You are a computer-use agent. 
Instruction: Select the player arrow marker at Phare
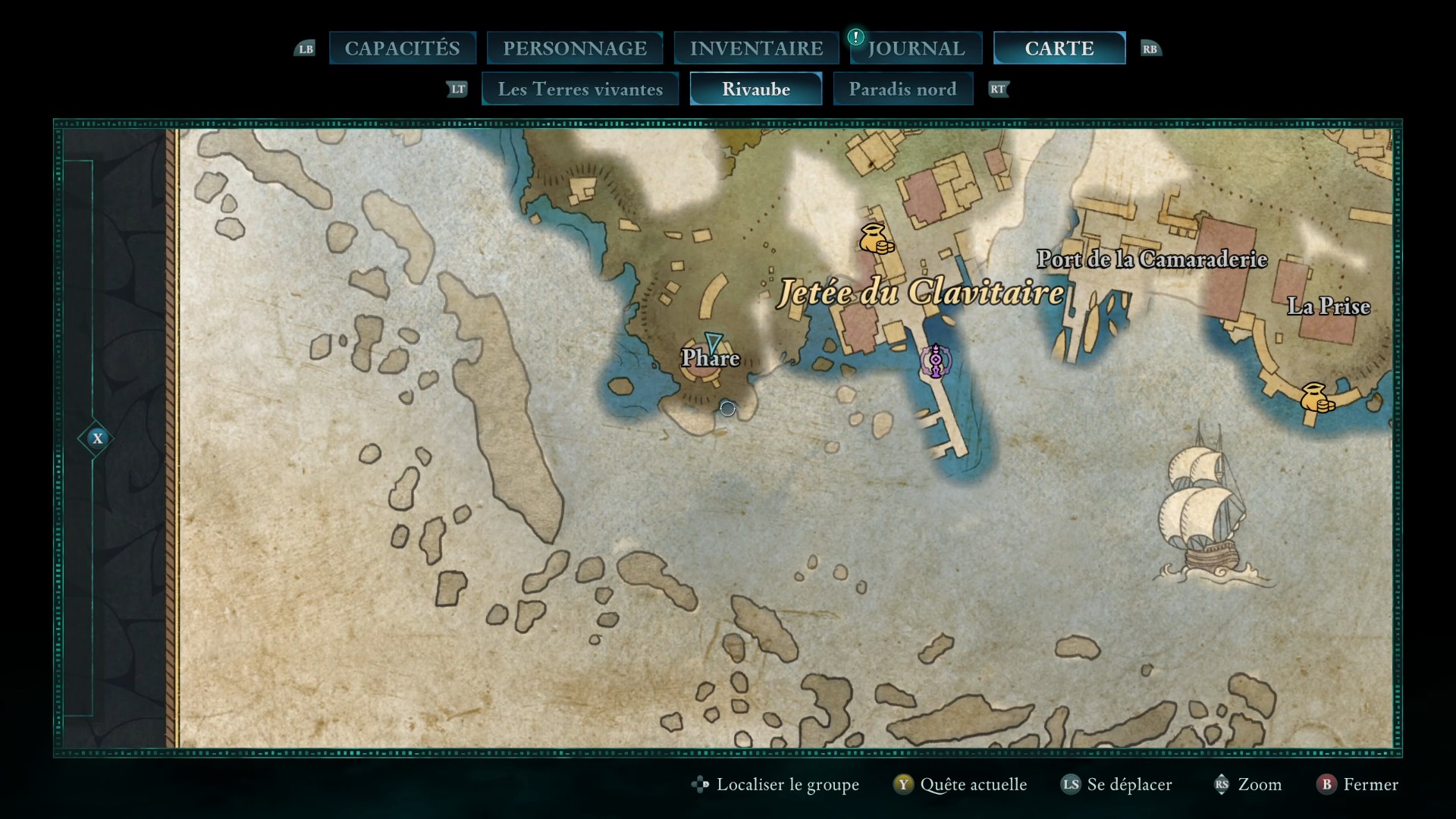click(713, 342)
